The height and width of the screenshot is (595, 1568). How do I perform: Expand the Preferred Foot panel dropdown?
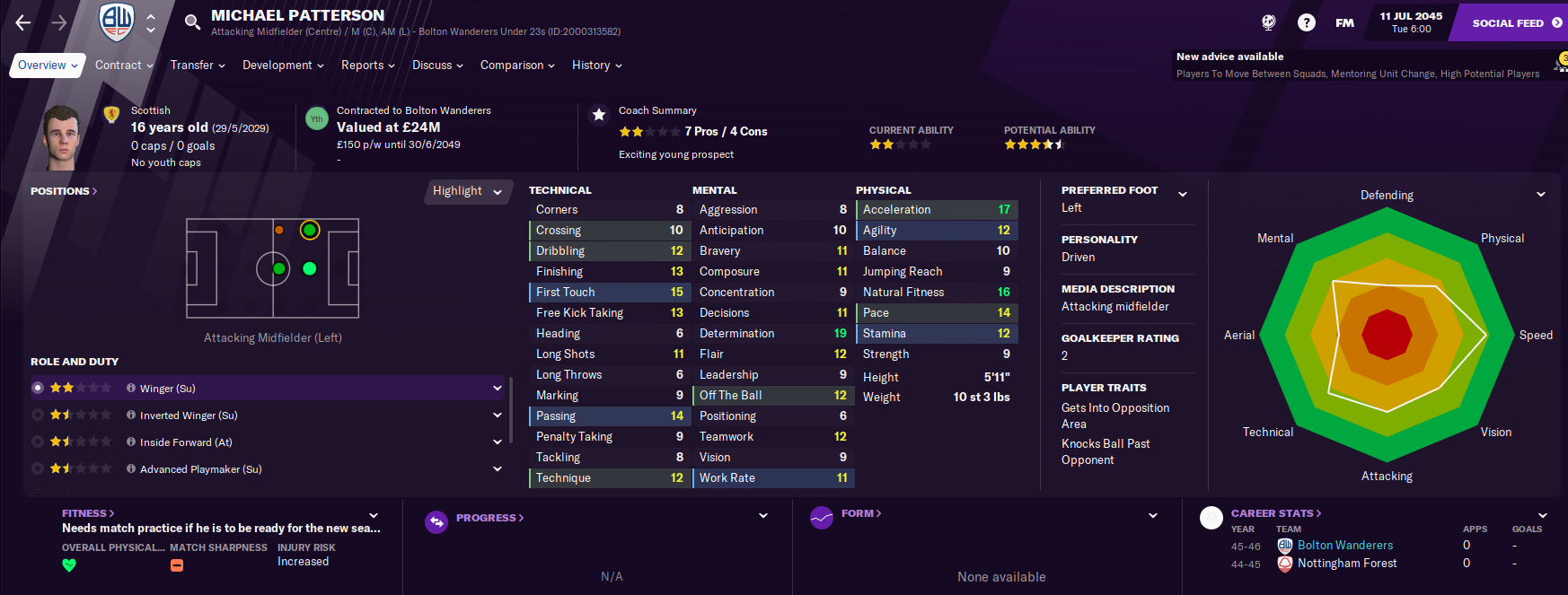coord(1183,194)
